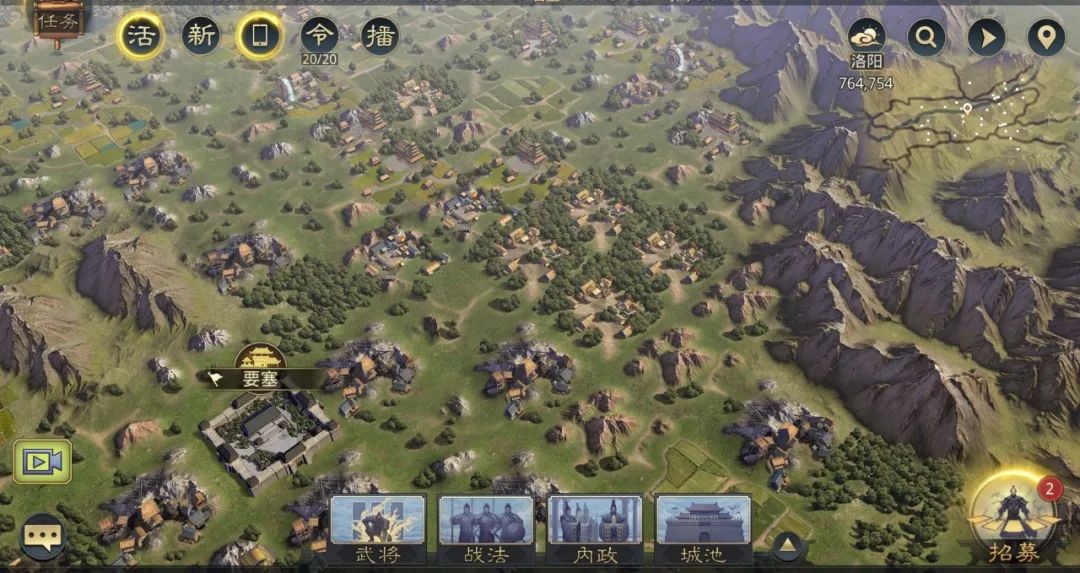1080x573 pixels.
Task: Open the map pin marker button
Action: 1046,38
